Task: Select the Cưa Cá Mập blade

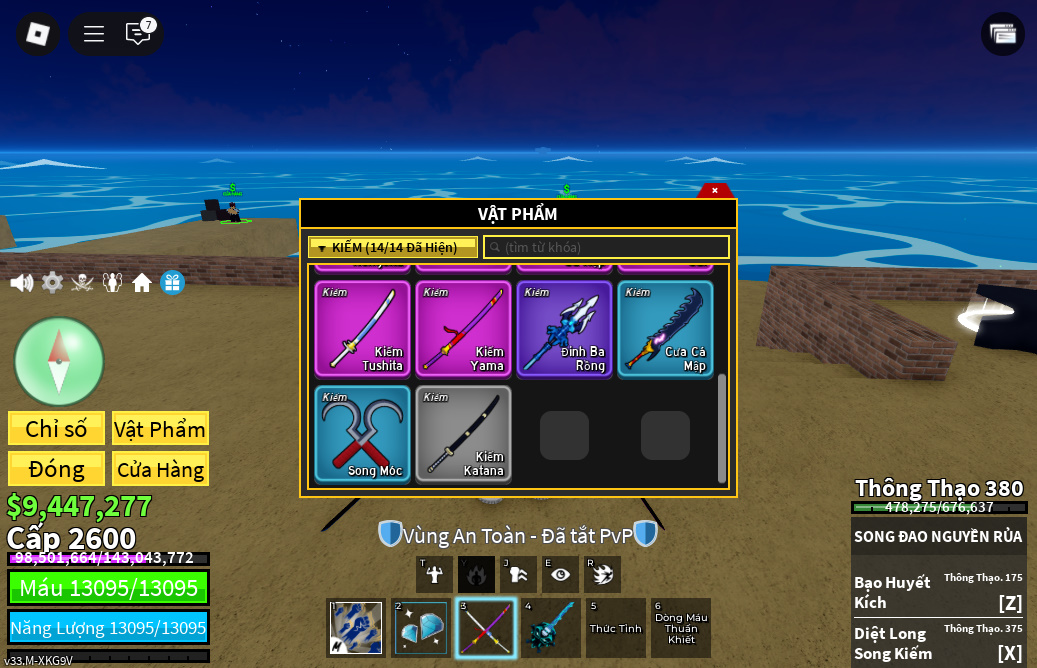Action: [x=665, y=328]
